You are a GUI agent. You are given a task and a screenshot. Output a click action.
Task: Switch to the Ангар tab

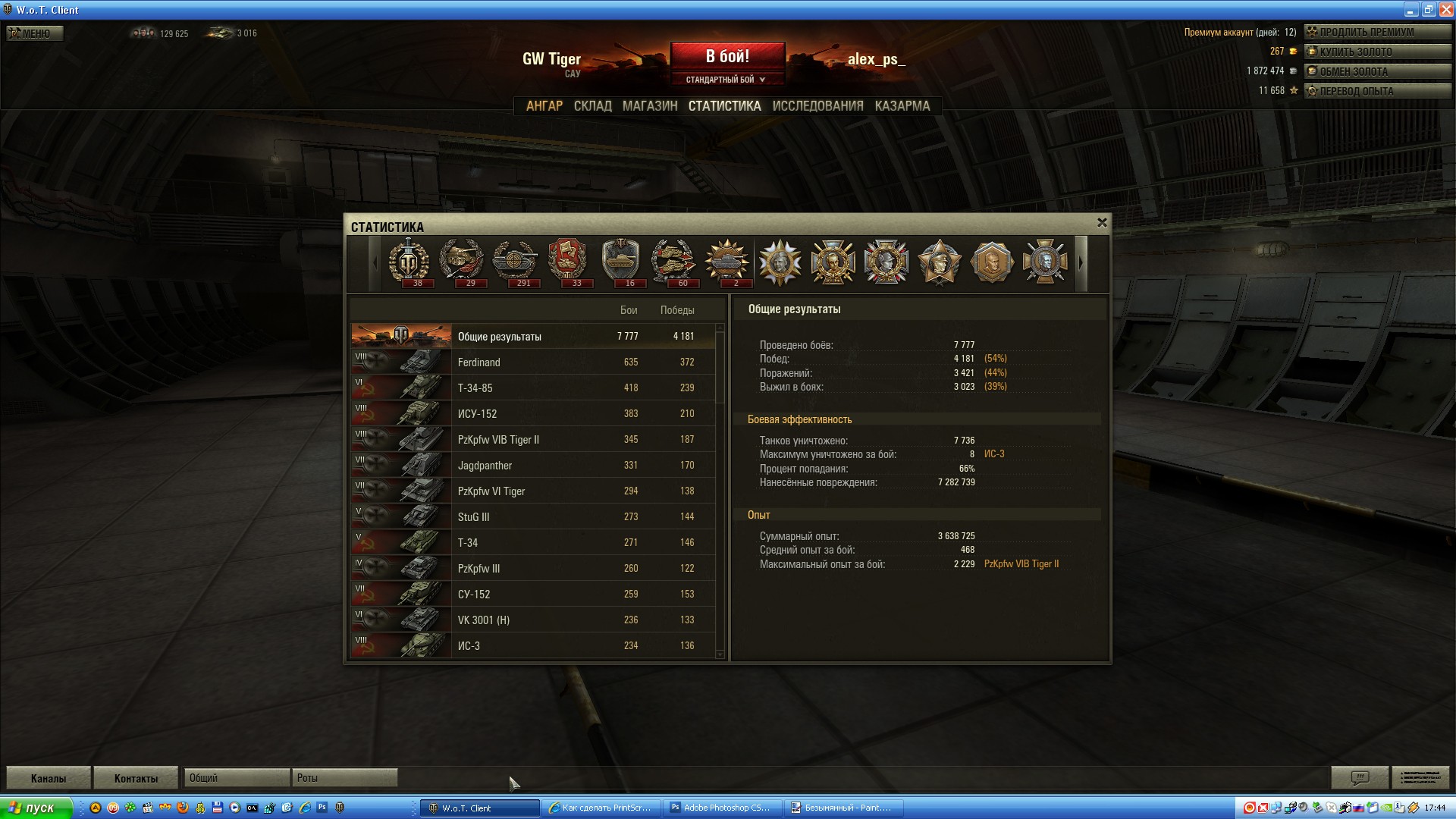coord(544,106)
